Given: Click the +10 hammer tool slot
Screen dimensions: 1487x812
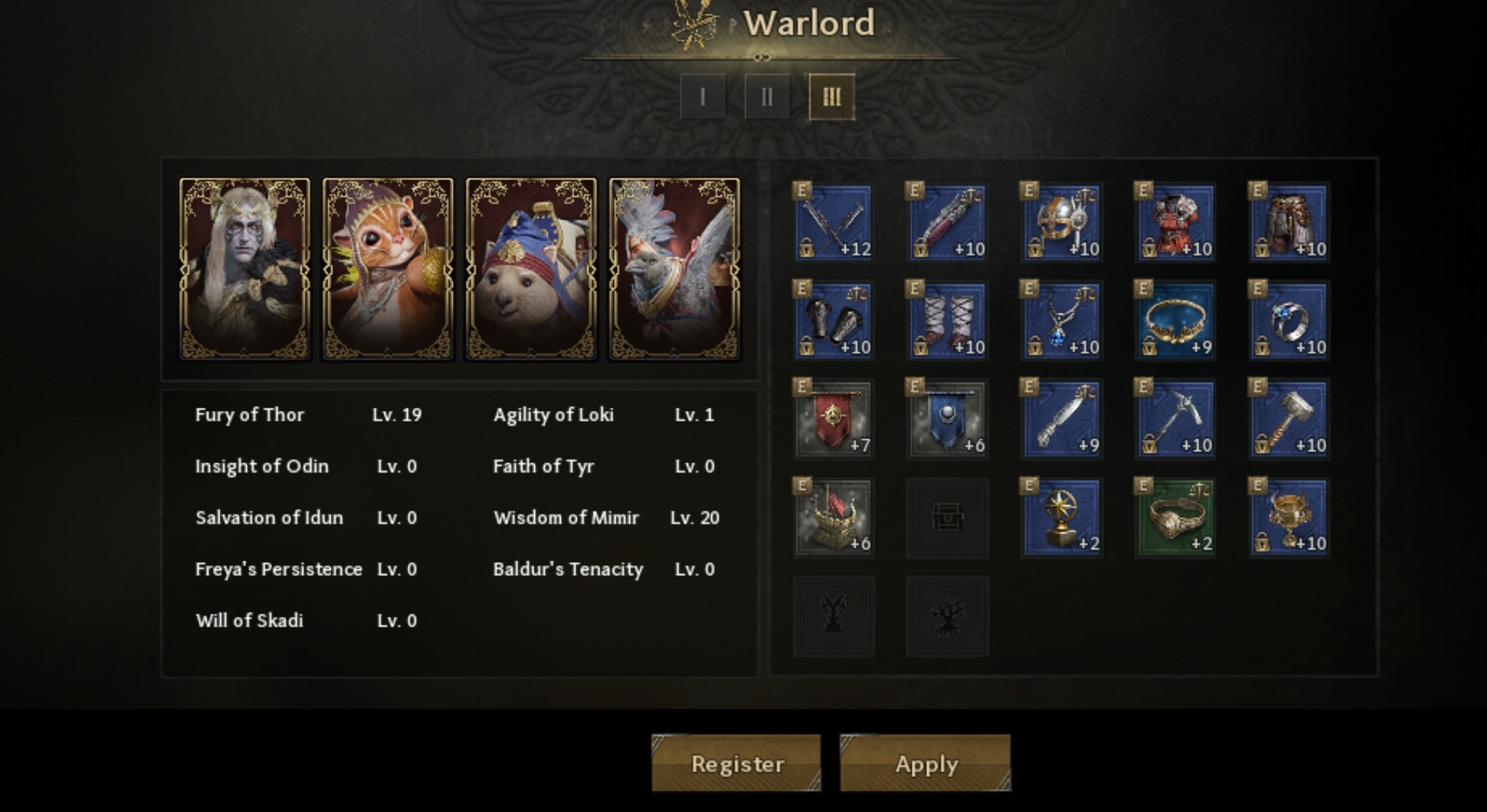Looking at the screenshot, I should (x=1289, y=419).
